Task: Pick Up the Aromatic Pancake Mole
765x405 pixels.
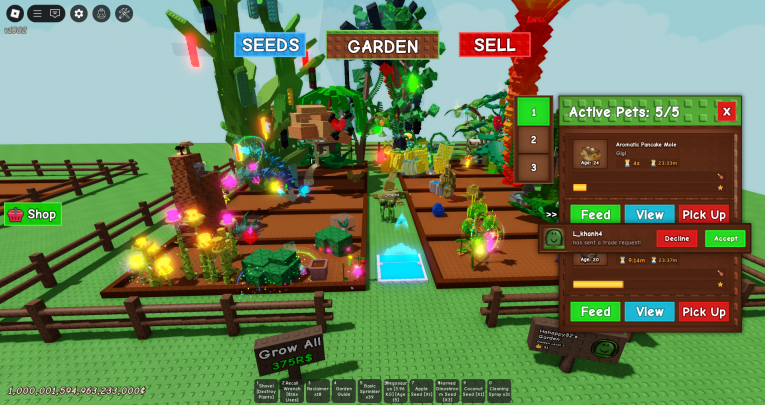Action: coord(704,214)
